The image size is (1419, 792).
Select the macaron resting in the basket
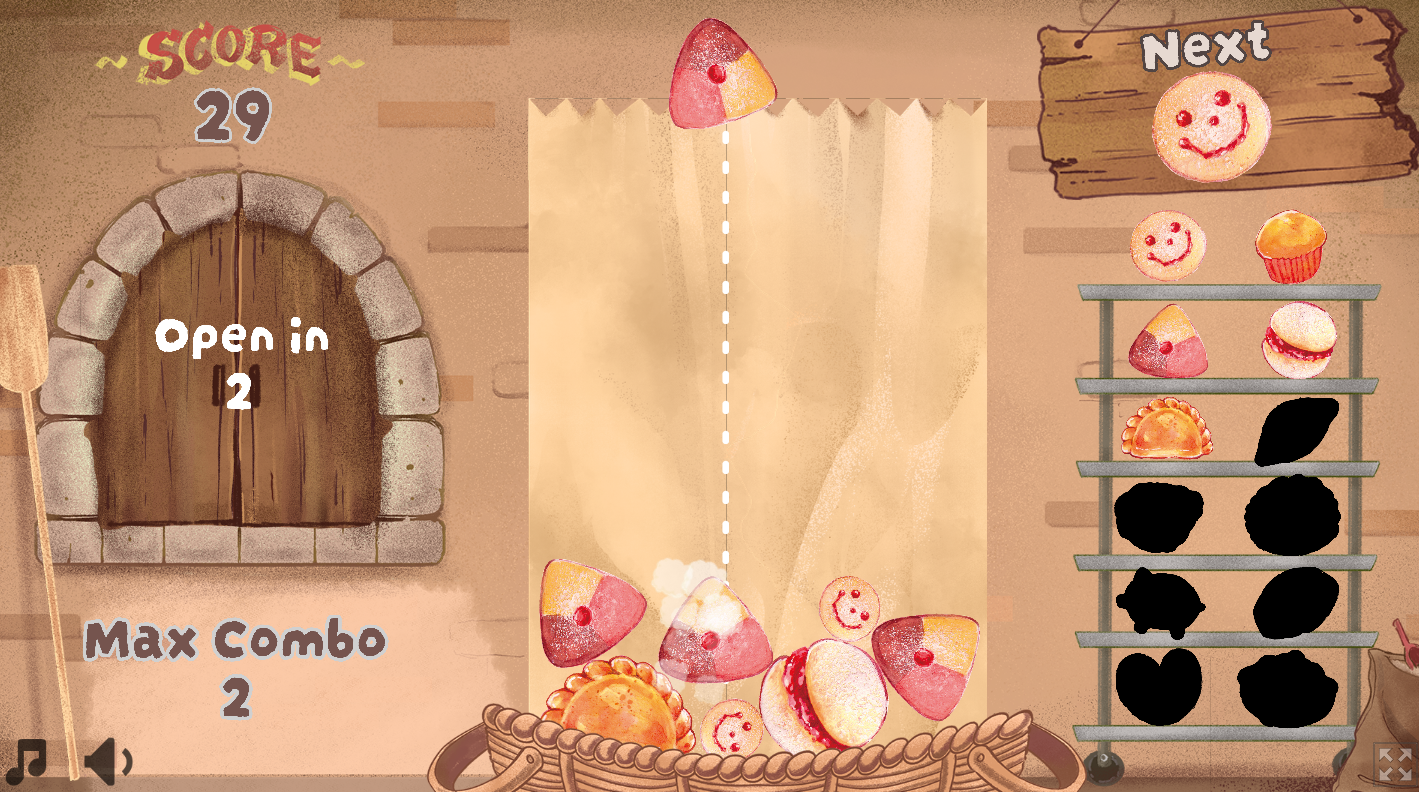pos(822,690)
